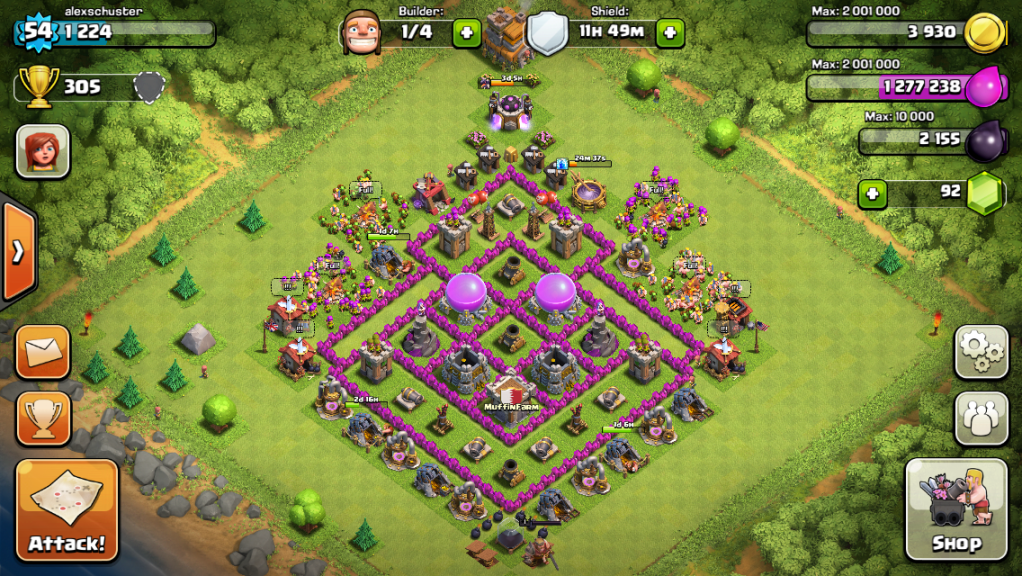Open the trophy achievements button
Viewport: 1022px width, 576px height.
coord(43,418)
